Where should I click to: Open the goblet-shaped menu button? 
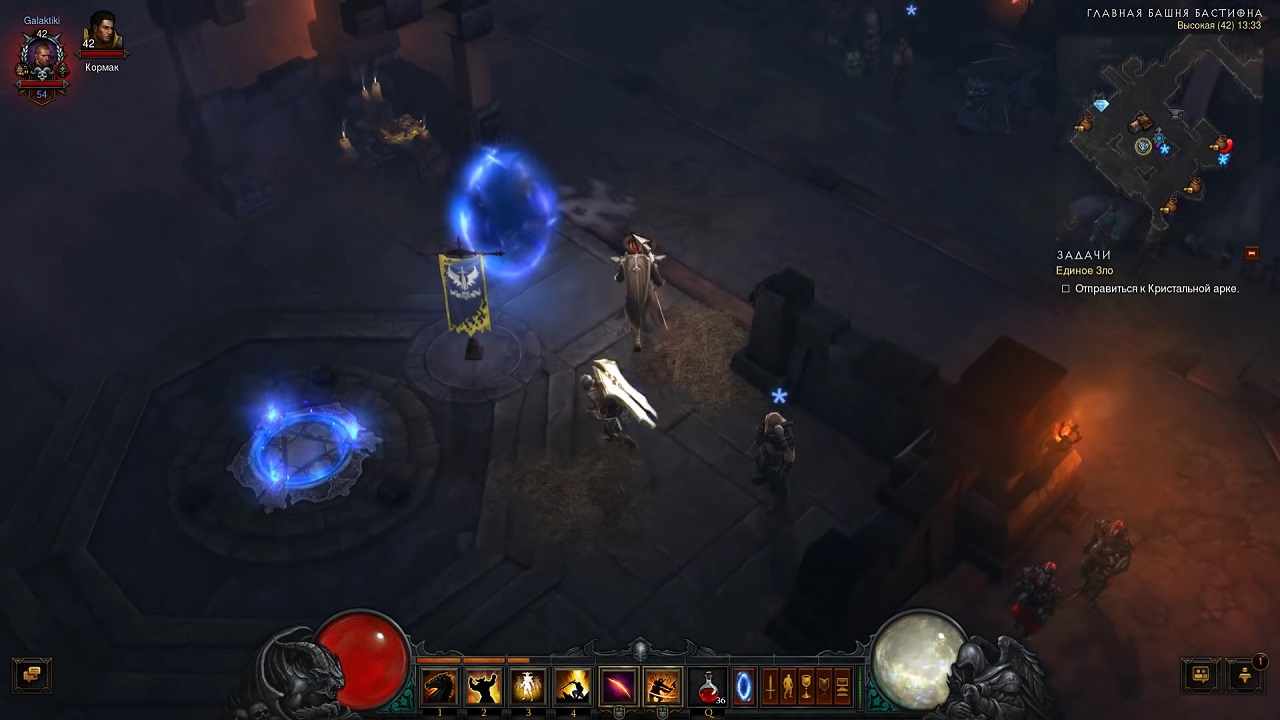[806, 687]
